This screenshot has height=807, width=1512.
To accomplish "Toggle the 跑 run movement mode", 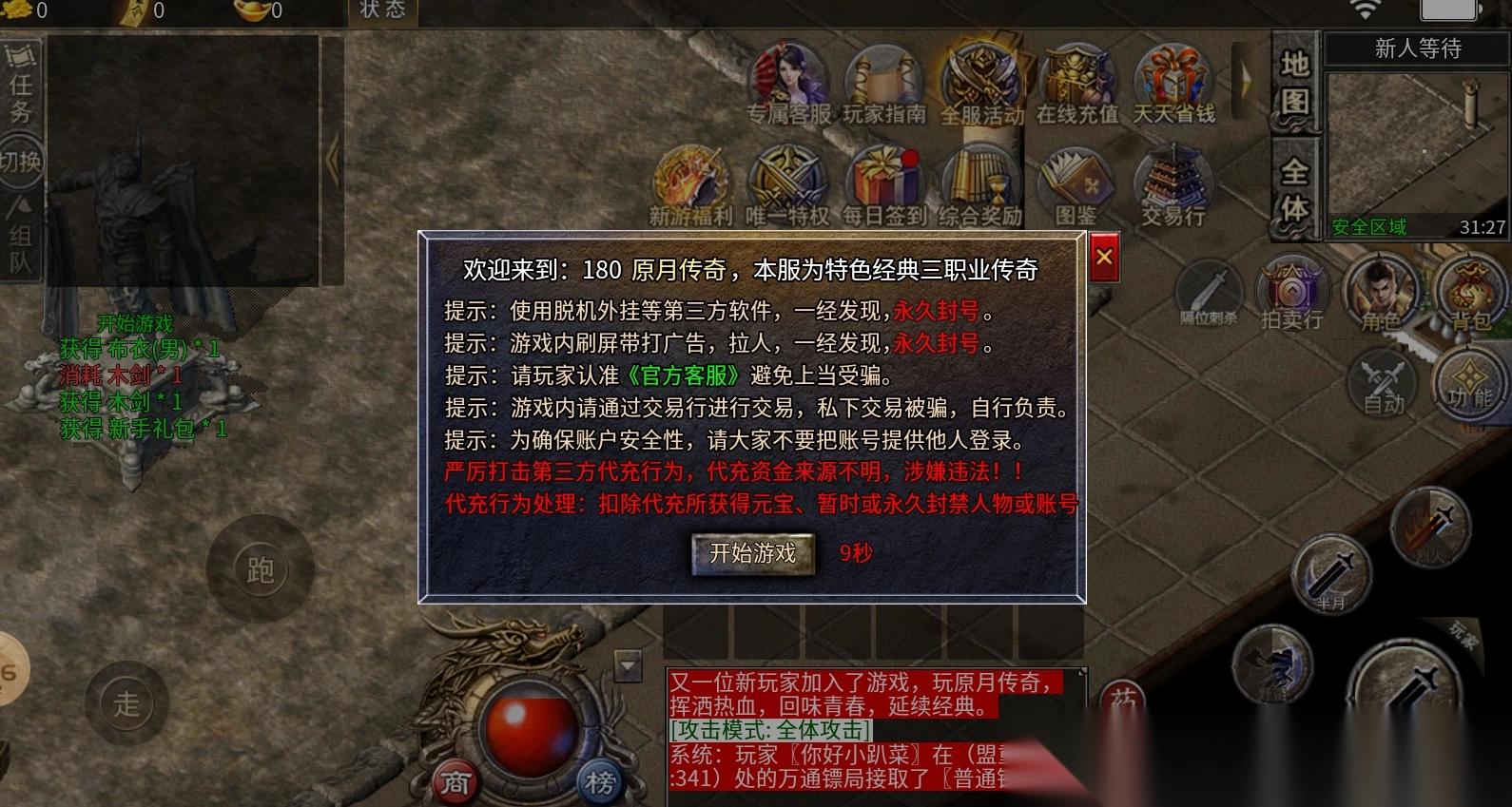I will coord(261,568).
